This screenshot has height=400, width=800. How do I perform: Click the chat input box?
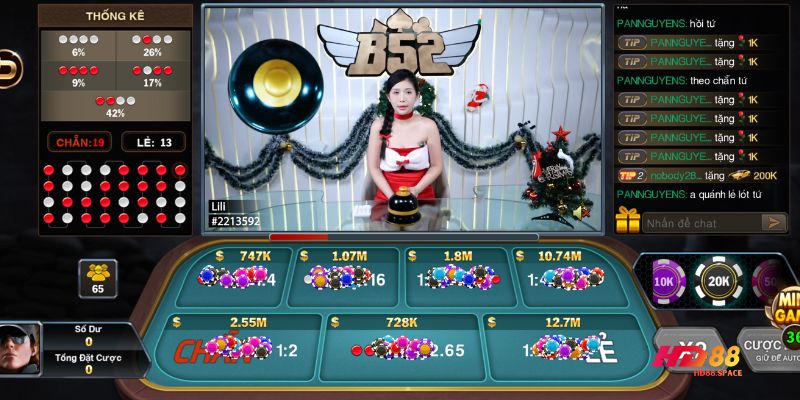698,222
